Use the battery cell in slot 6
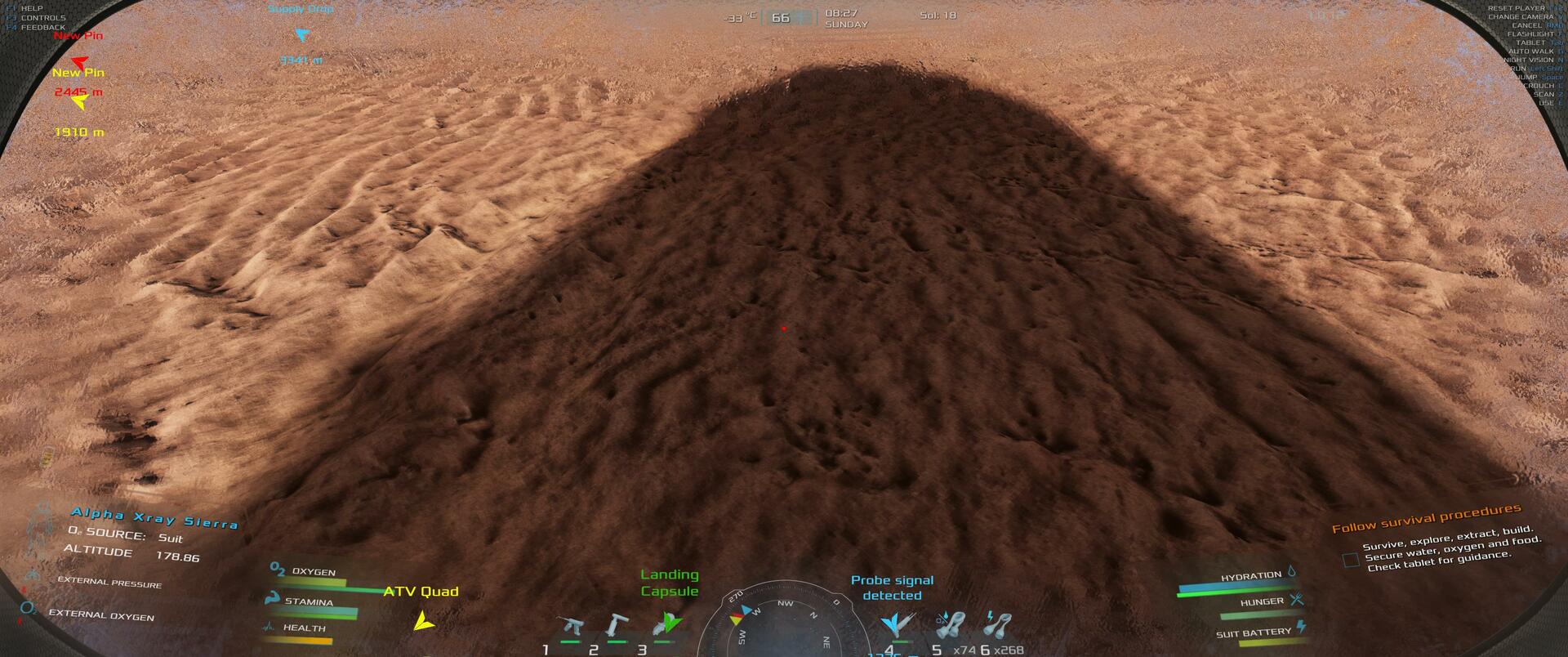The image size is (1568, 657). tap(997, 626)
